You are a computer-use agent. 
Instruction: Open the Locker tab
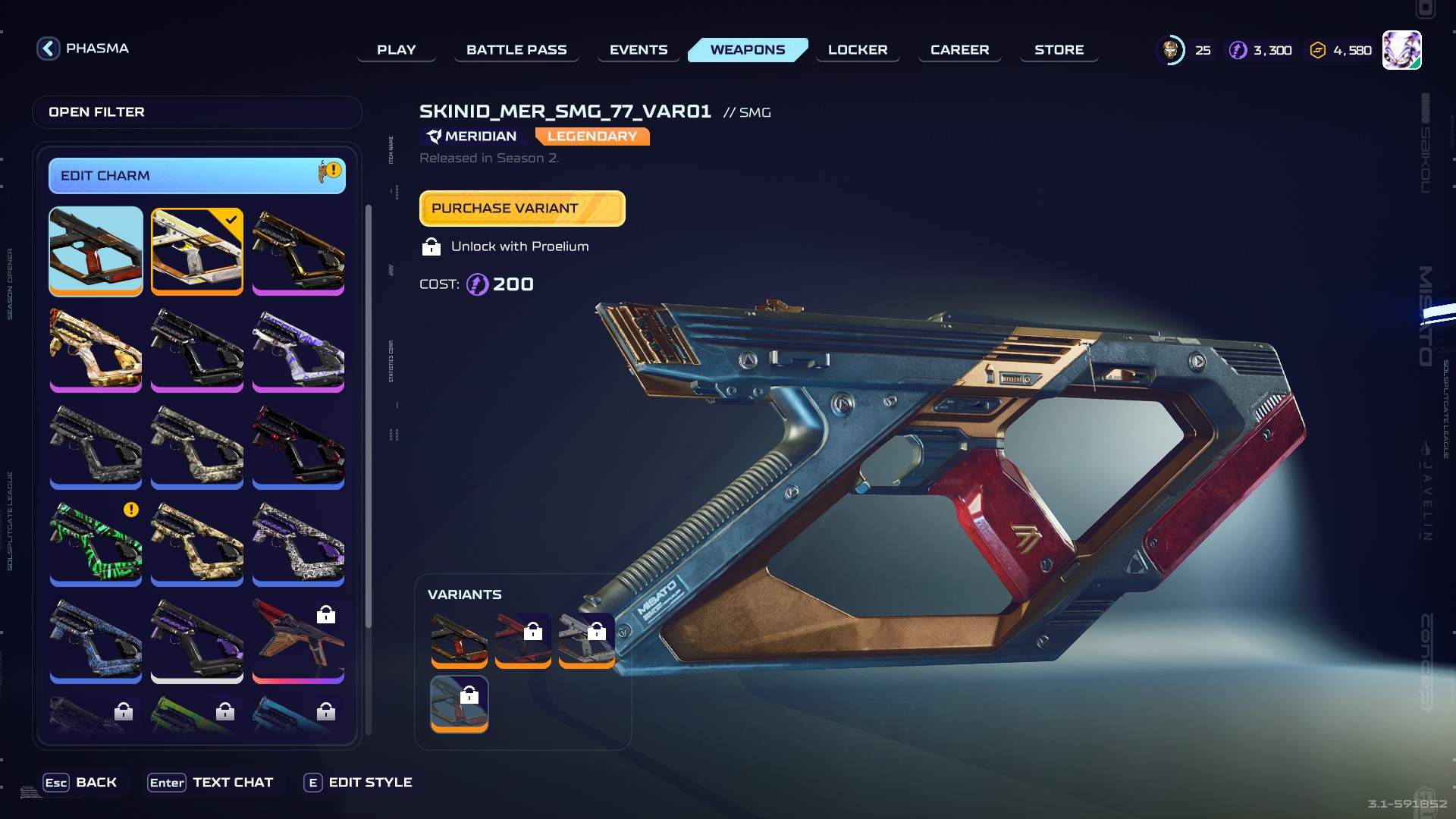pyautogui.click(x=857, y=50)
